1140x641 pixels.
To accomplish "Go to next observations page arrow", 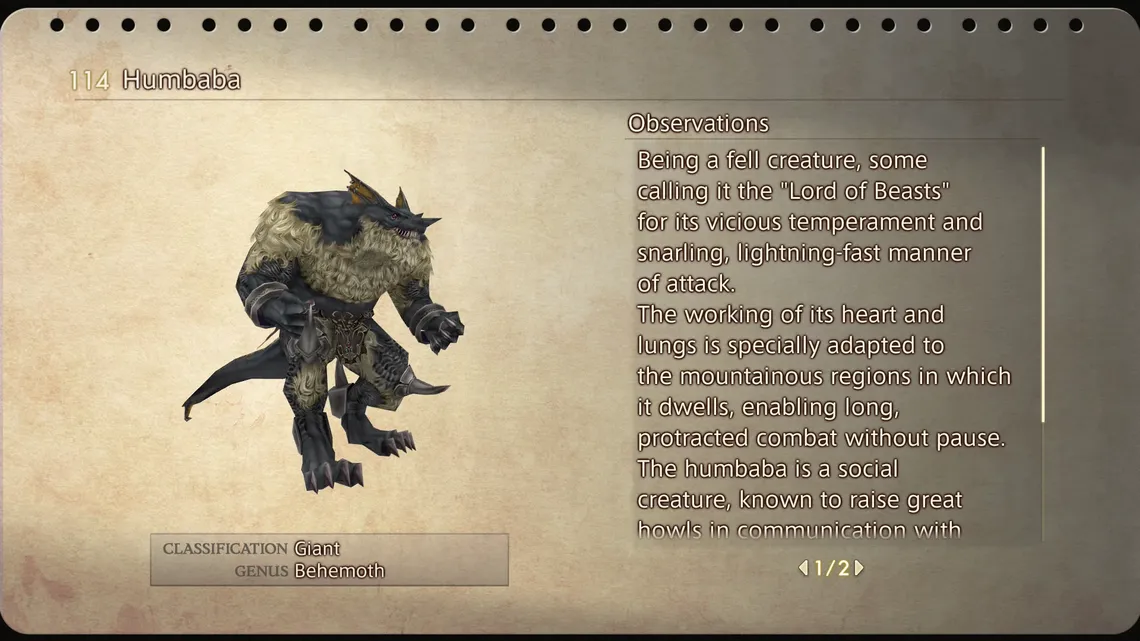I will point(859,568).
